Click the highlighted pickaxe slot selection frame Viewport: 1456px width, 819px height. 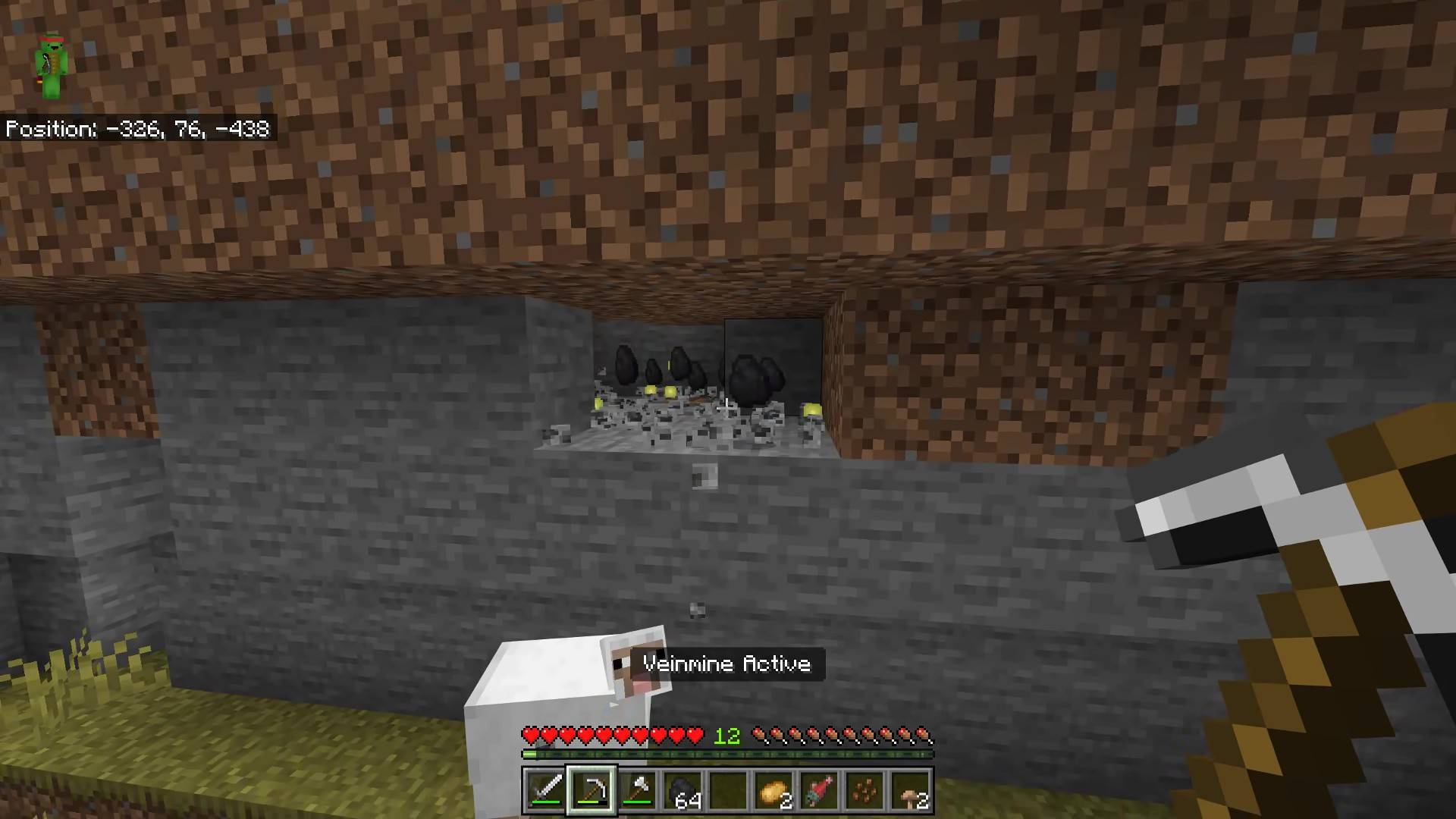pos(591,791)
